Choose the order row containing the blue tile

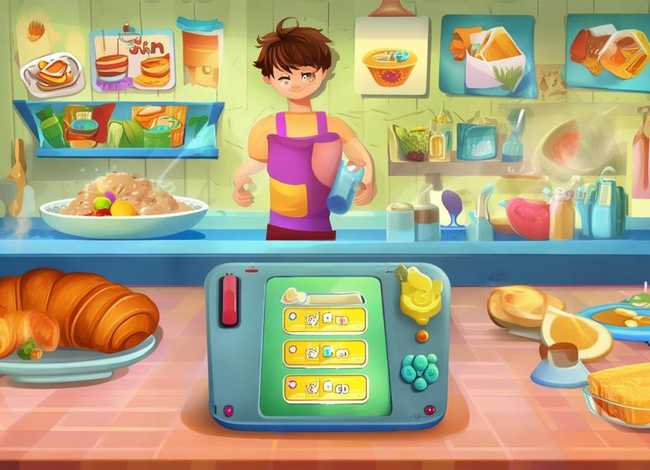click(324, 352)
